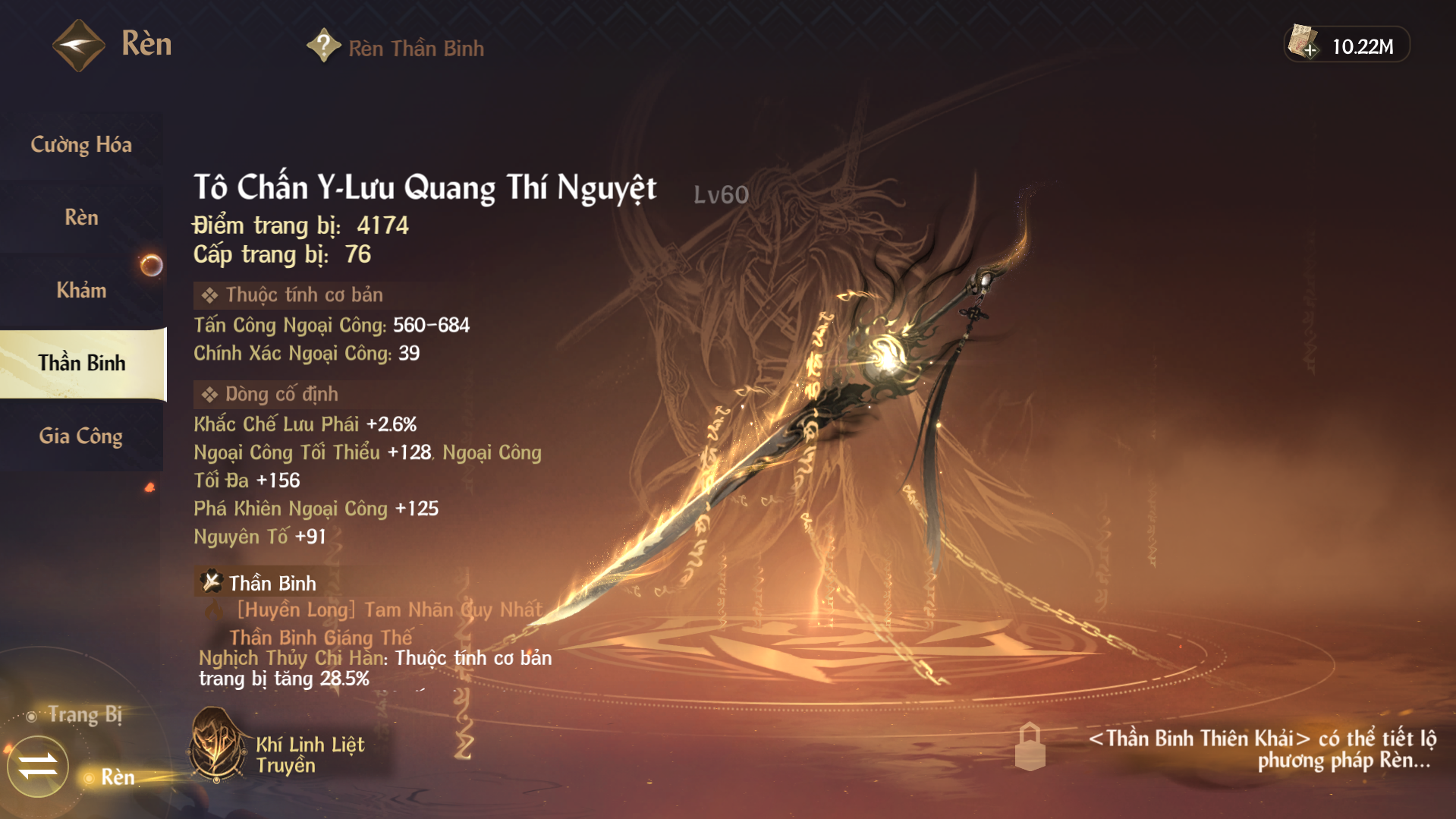The height and width of the screenshot is (819, 1456).
Task: Click the locked Thần Binh Thiên Khải padlock
Action: (1030, 746)
